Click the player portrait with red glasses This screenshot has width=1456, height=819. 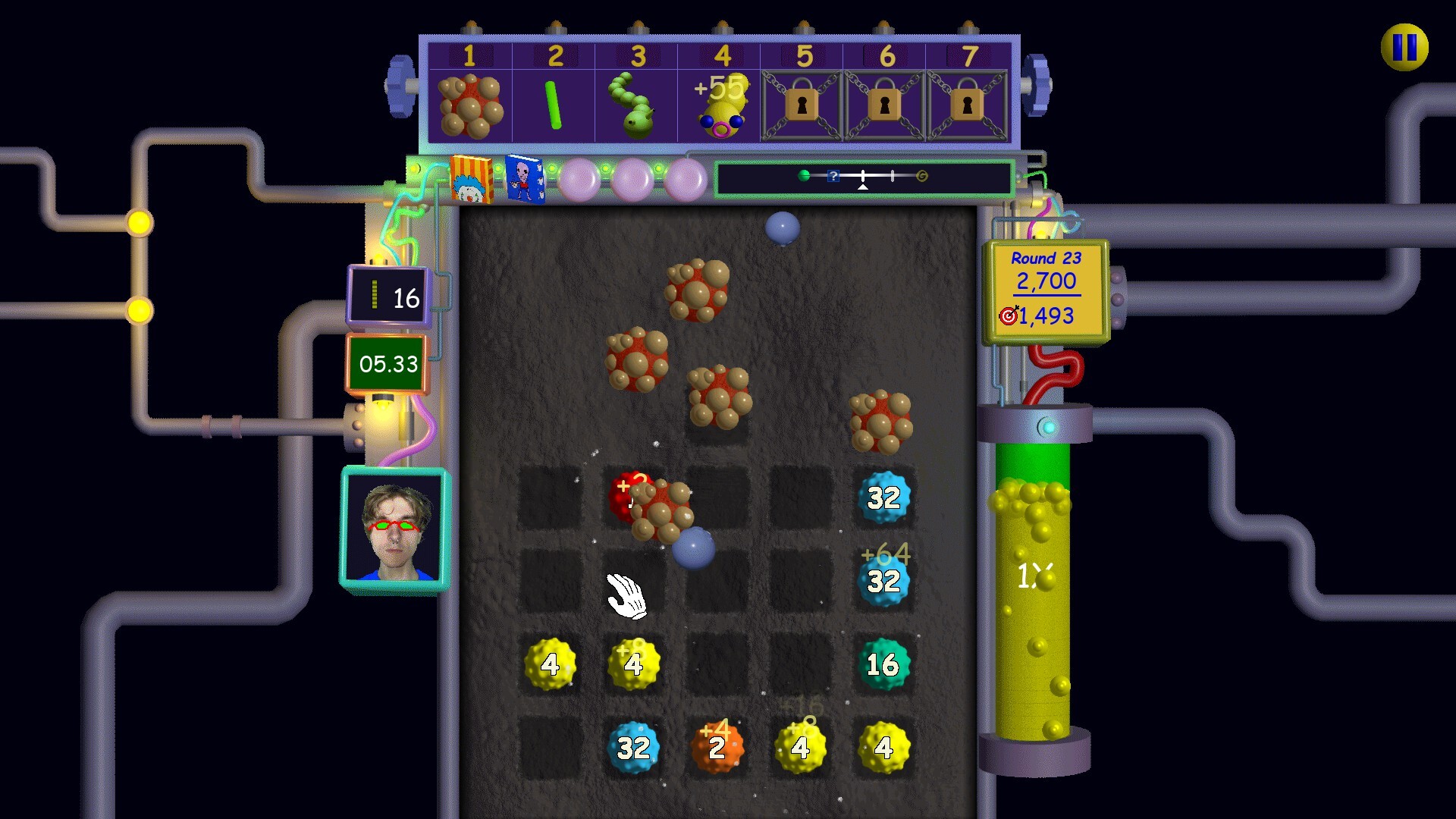pos(394,531)
